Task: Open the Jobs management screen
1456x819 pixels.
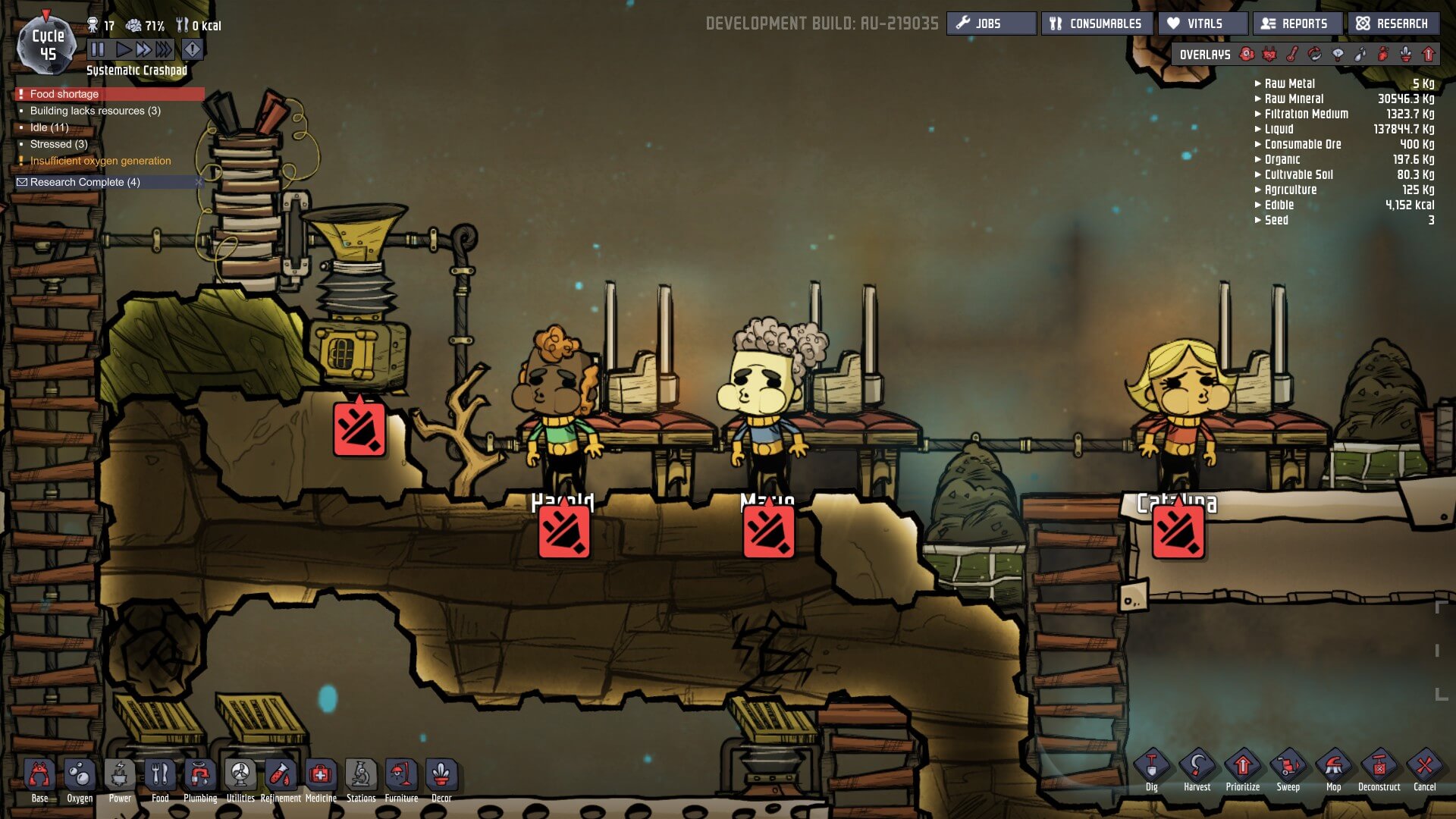Action: click(990, 24)
